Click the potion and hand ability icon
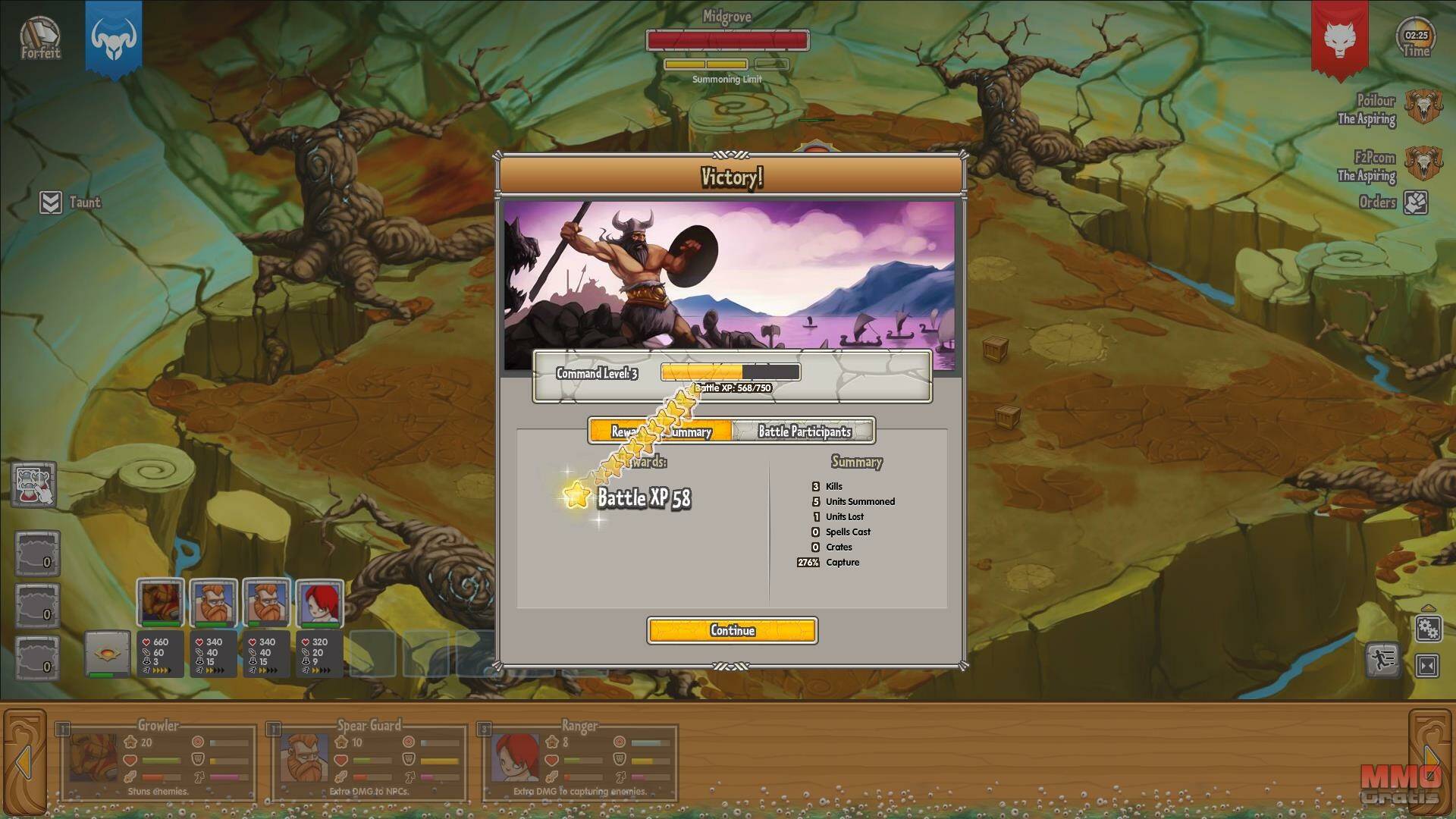The width and height of the screenshot is (1456, 819). [34, 484]
